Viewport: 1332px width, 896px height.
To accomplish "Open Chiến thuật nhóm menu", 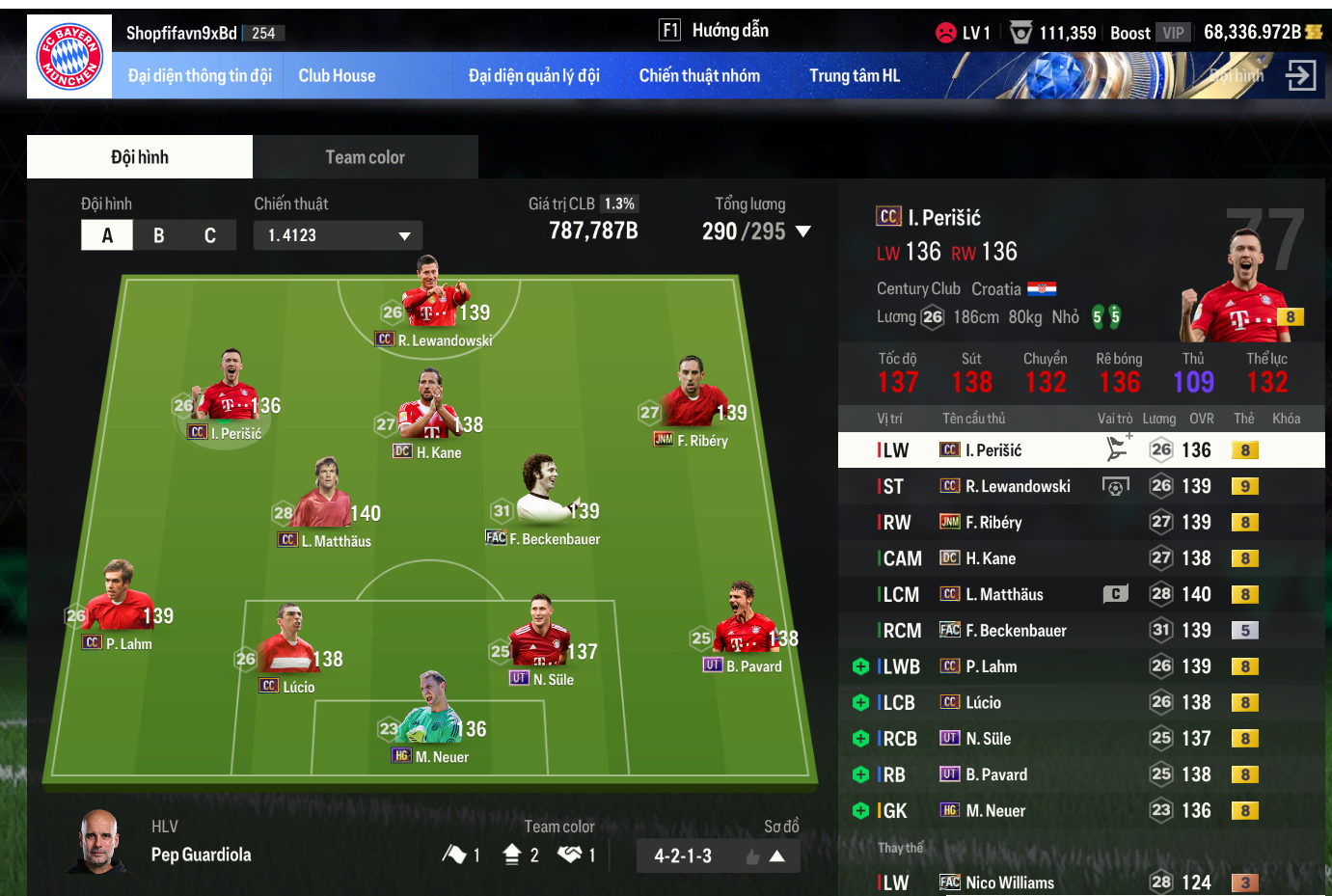I will pos(699,76).
